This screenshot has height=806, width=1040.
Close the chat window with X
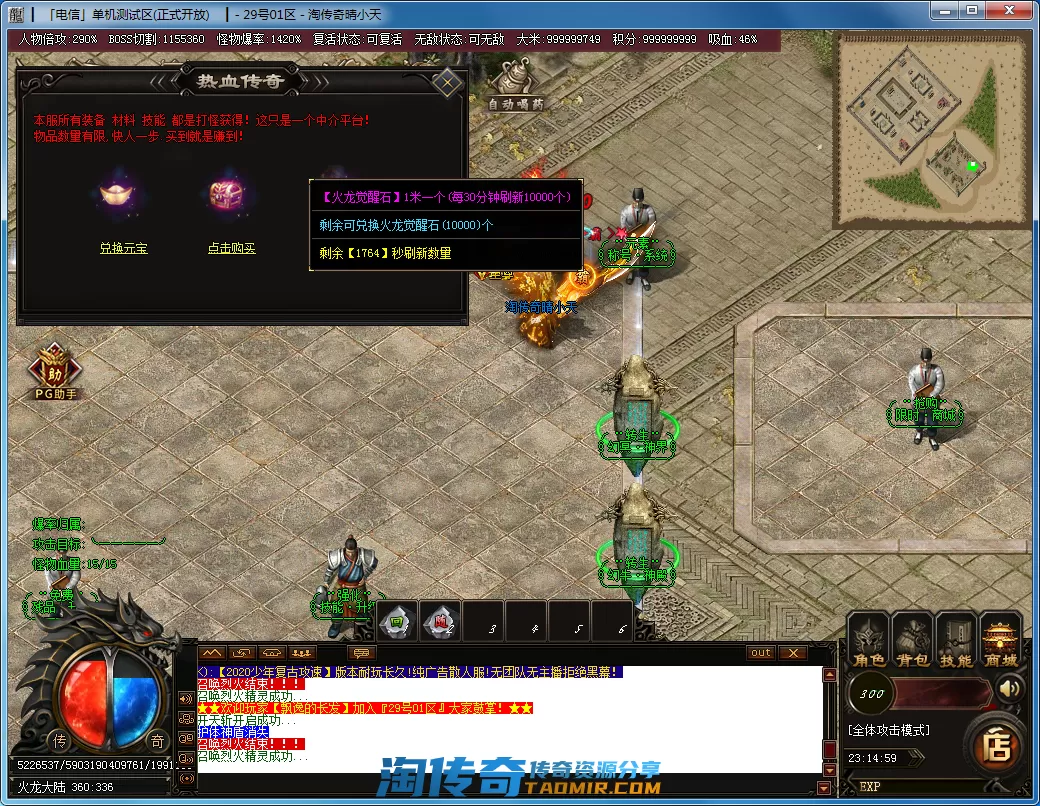tap(792, 653)
